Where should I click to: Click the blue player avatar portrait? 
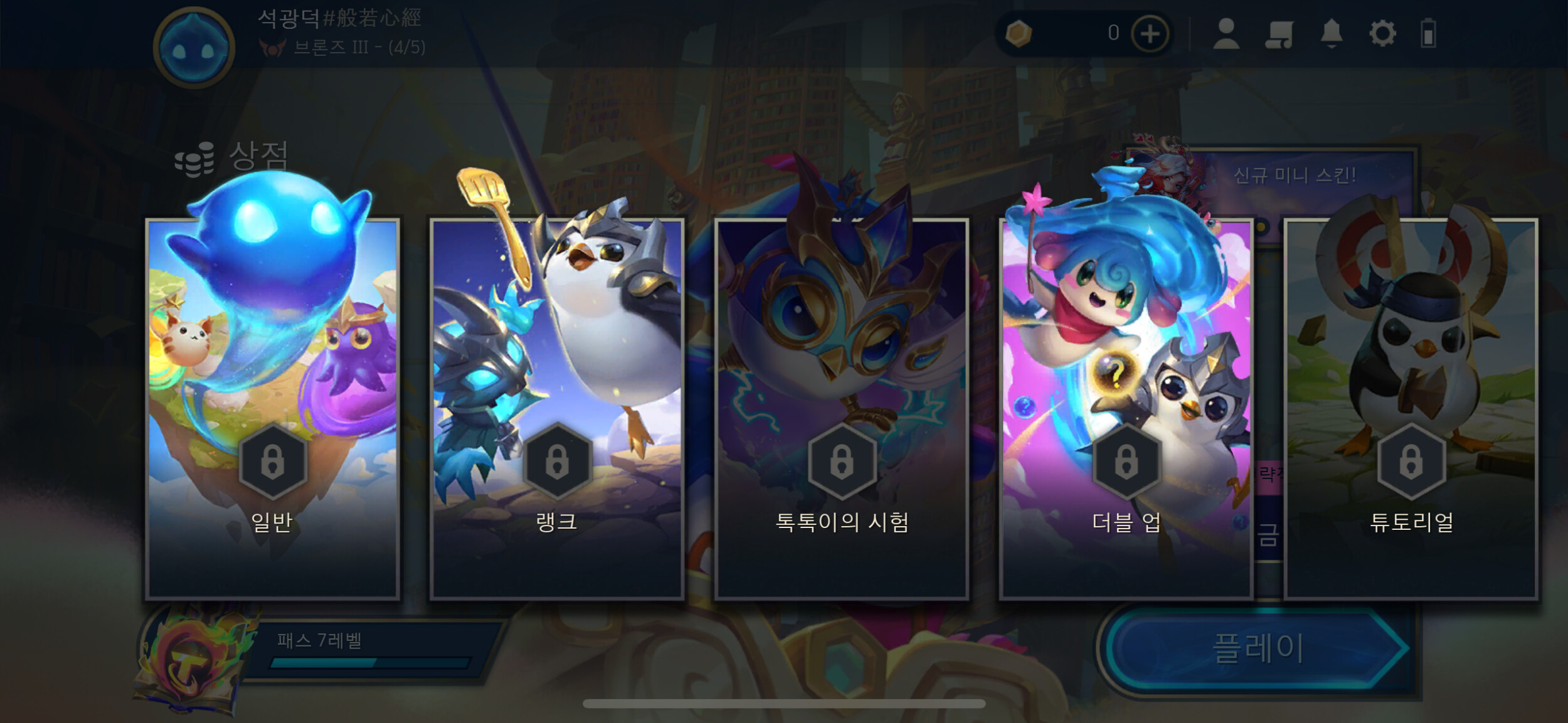coord(194,48)
